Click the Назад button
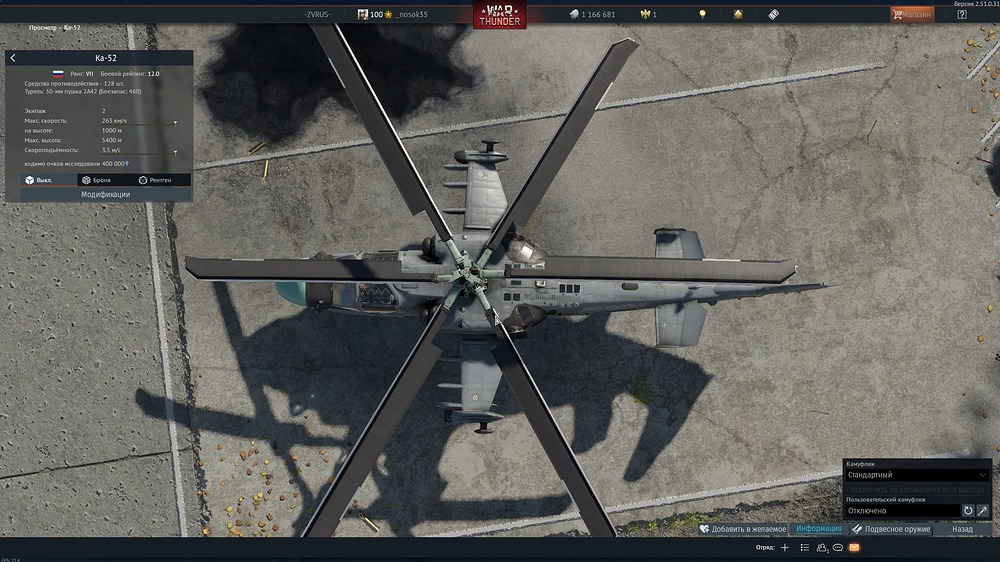Viewport: 1000px width, 562px height. point(962,529)
